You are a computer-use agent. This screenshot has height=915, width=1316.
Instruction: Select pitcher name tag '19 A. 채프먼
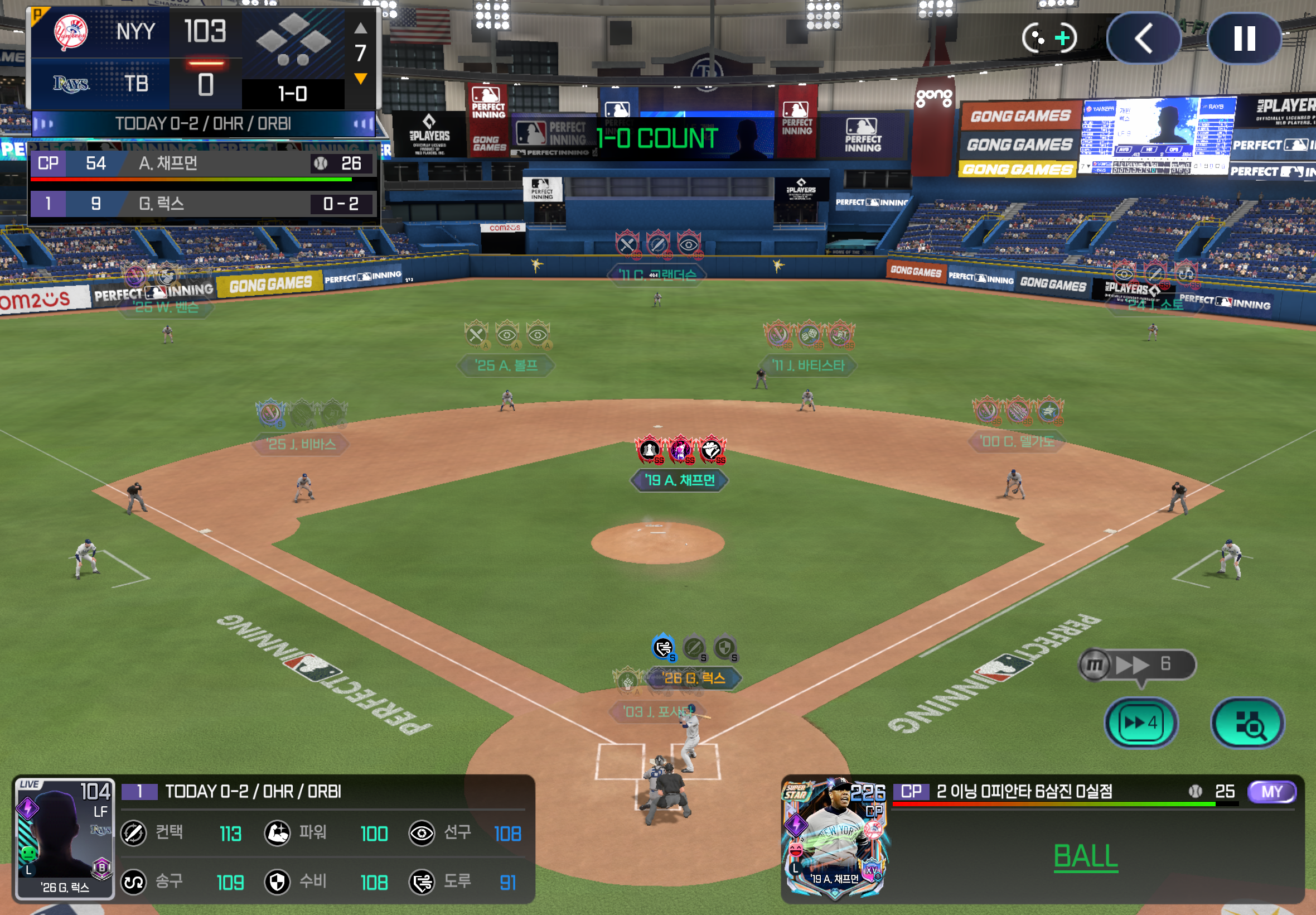click(679, 480)
